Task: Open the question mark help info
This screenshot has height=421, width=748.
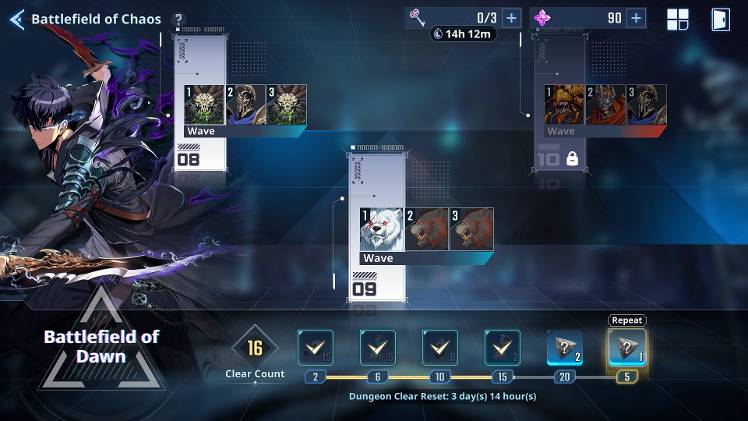Action: point(178,20)
